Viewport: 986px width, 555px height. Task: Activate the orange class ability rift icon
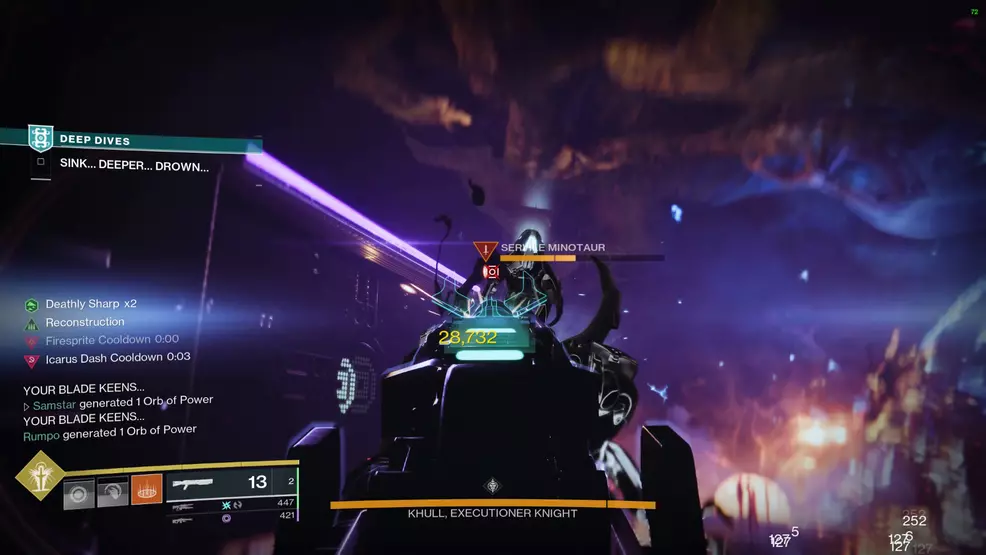147,489
